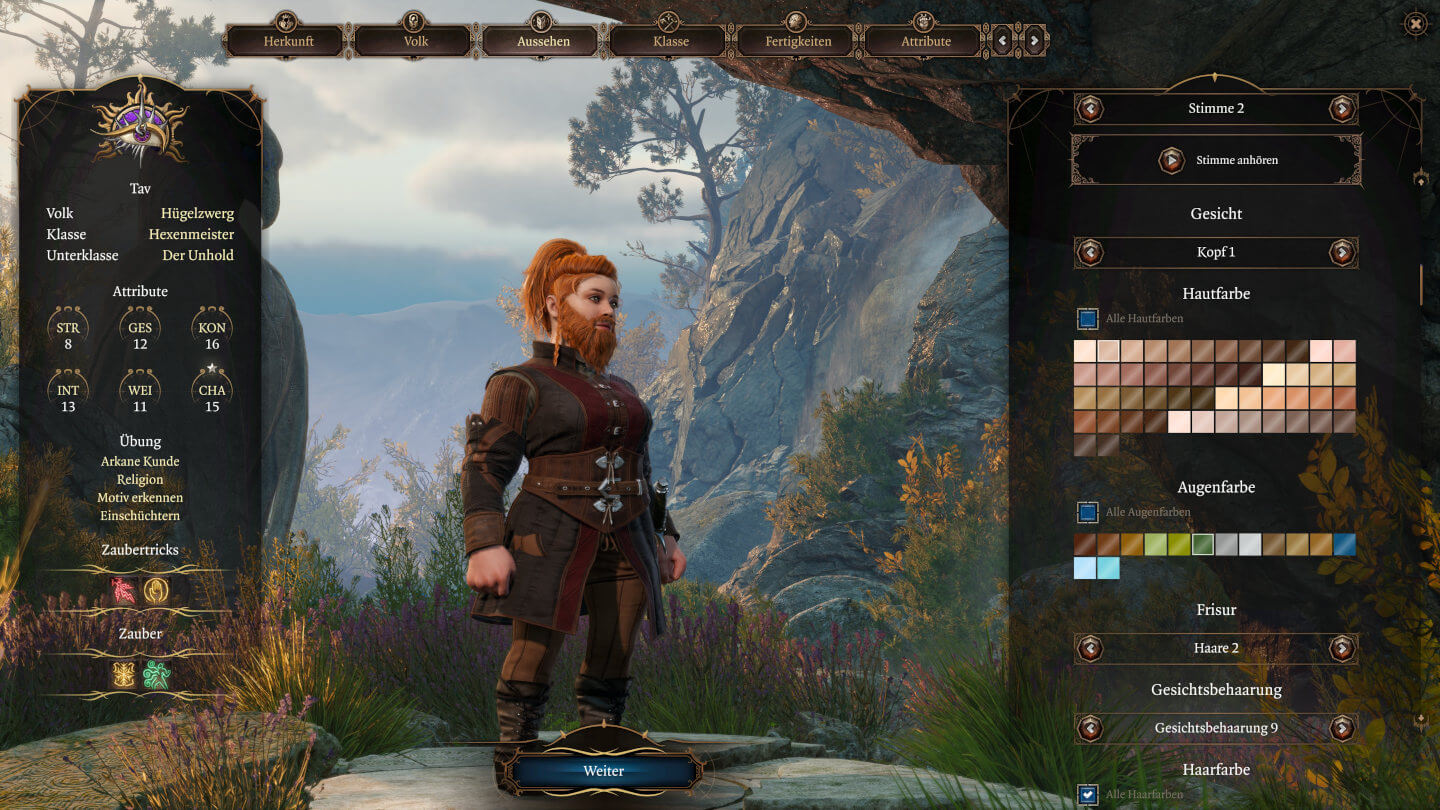The height and width of the screenshot is (810, 1440).
Task: Select the next hairstyle after Haare 2
Action: point(1342,648)
